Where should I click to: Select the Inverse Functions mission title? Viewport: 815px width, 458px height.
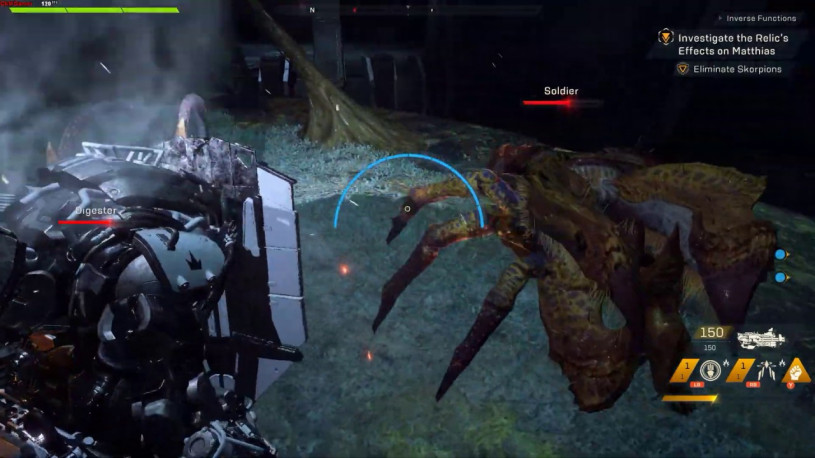760,18
